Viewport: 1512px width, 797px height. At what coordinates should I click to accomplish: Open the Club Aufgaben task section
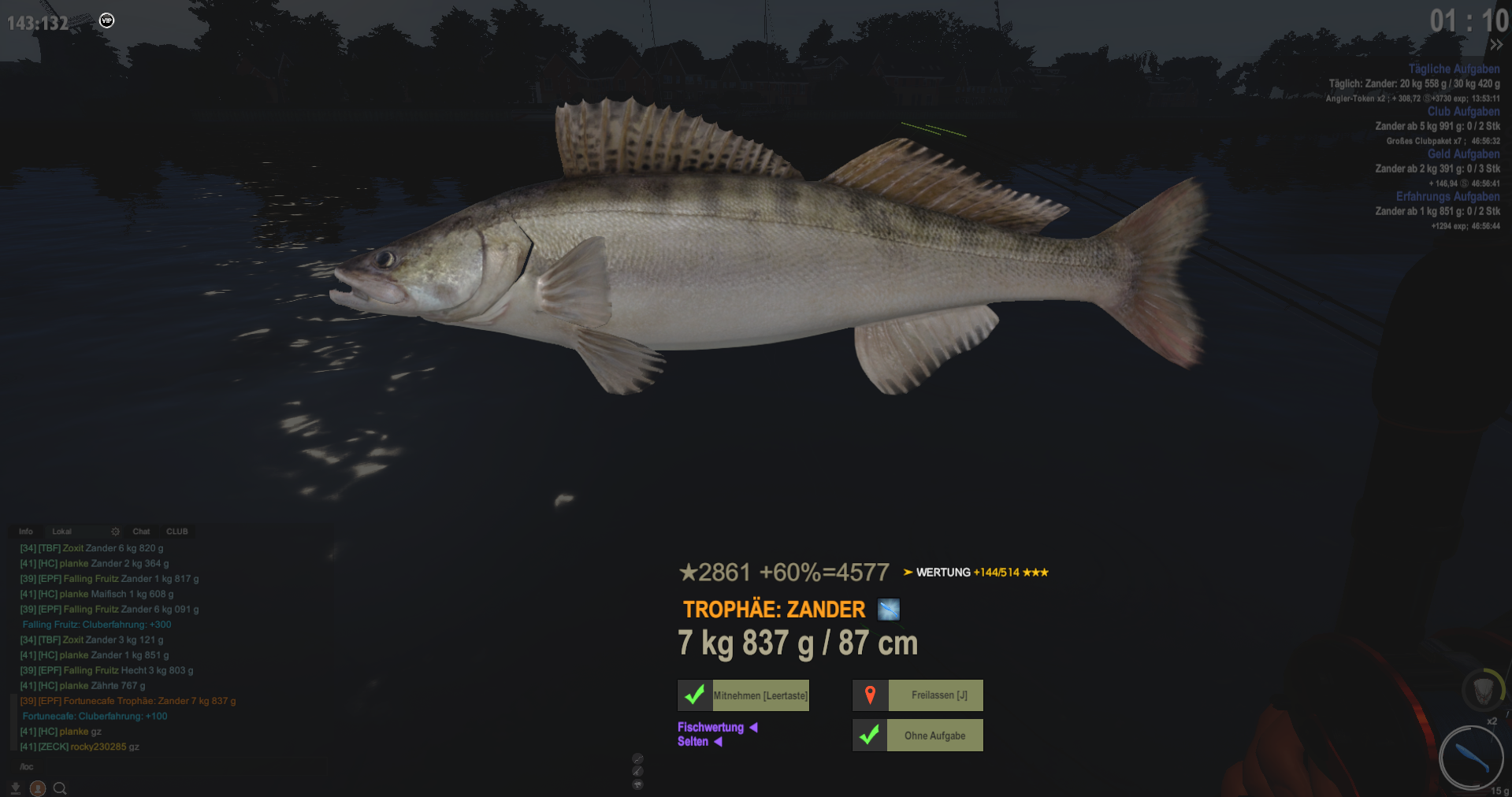point(1463,112)
